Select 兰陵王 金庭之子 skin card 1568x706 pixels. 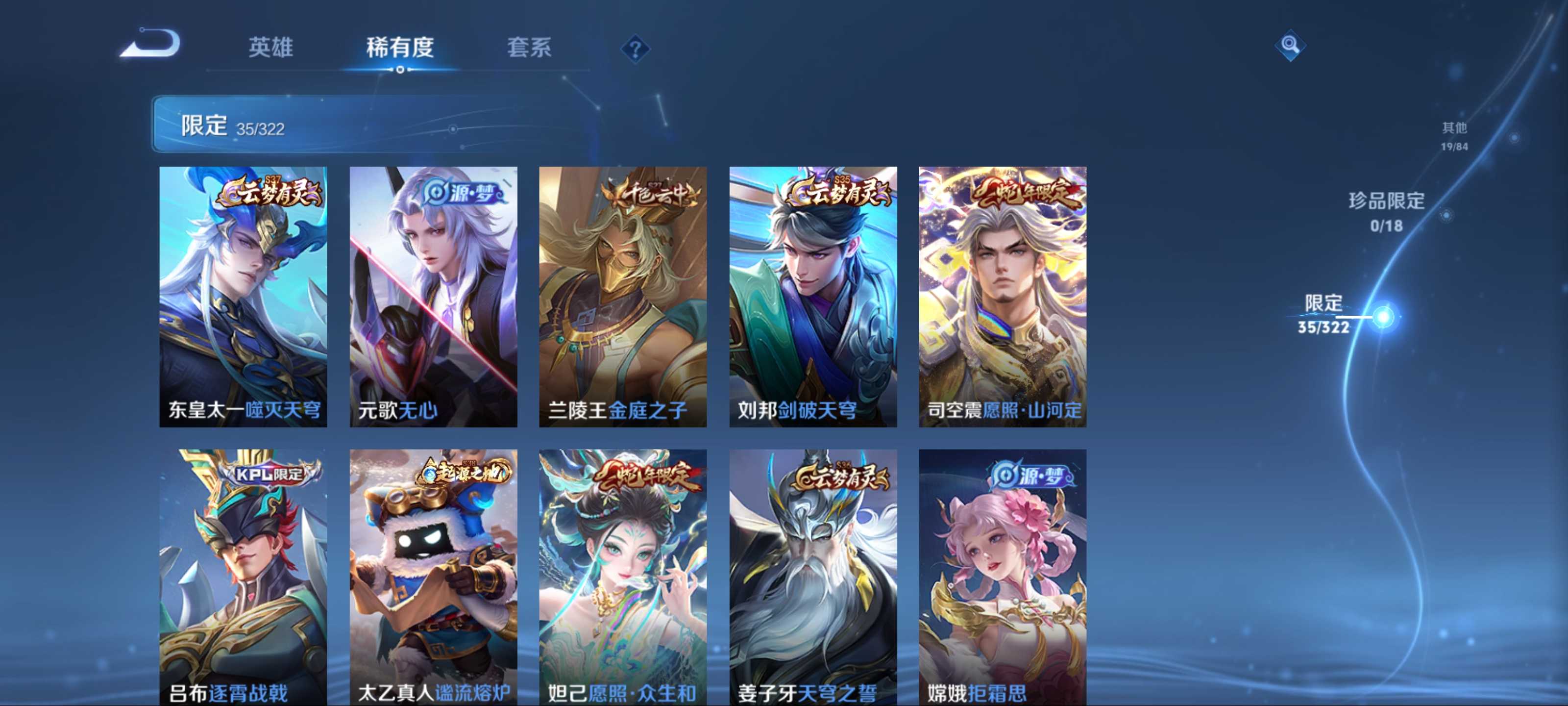coord(623,297)
